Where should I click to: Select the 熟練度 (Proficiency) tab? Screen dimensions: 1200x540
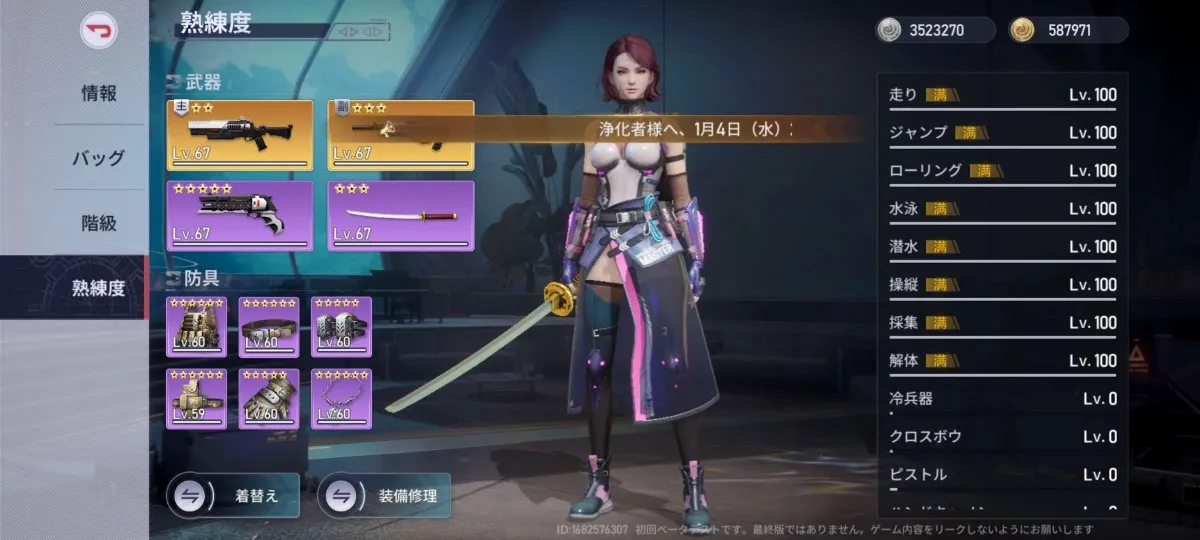99,288
